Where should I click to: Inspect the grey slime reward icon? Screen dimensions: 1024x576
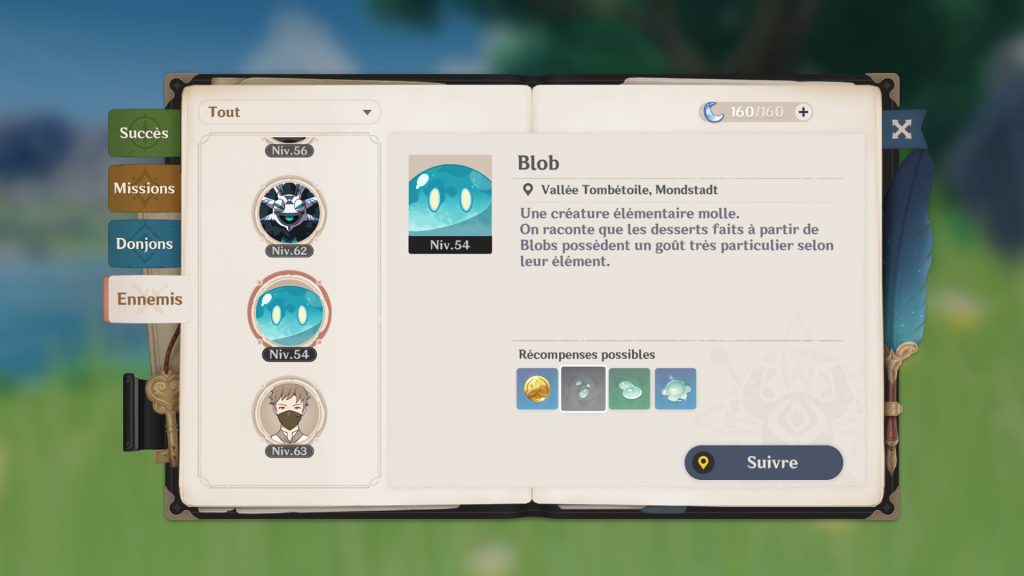tap(583, 389)
